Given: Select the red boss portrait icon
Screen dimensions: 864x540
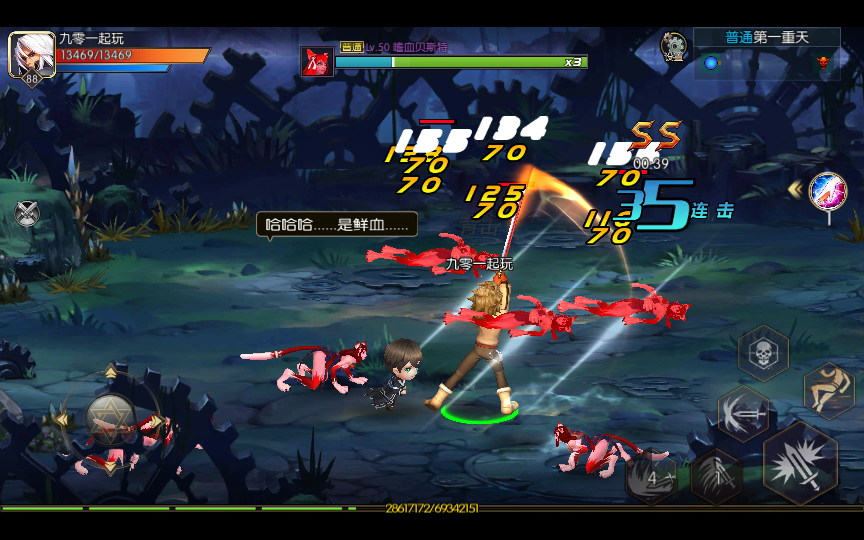Looking at the screenshot, I should point(317,61).
